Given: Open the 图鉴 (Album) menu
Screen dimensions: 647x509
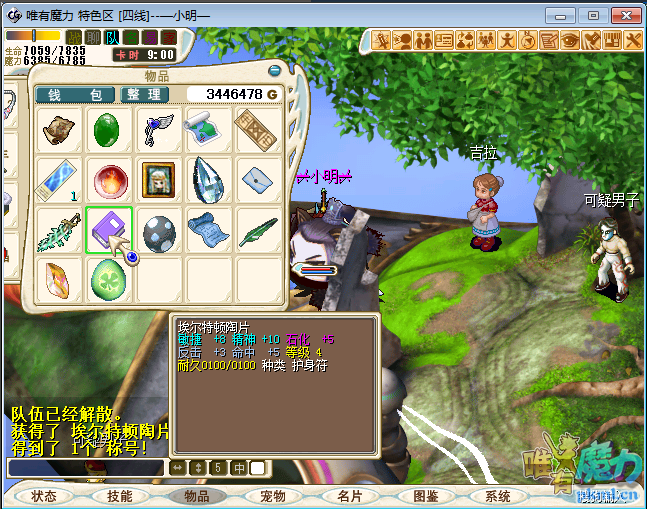Looking at the screenshot, I should click(x=425, y=496).
